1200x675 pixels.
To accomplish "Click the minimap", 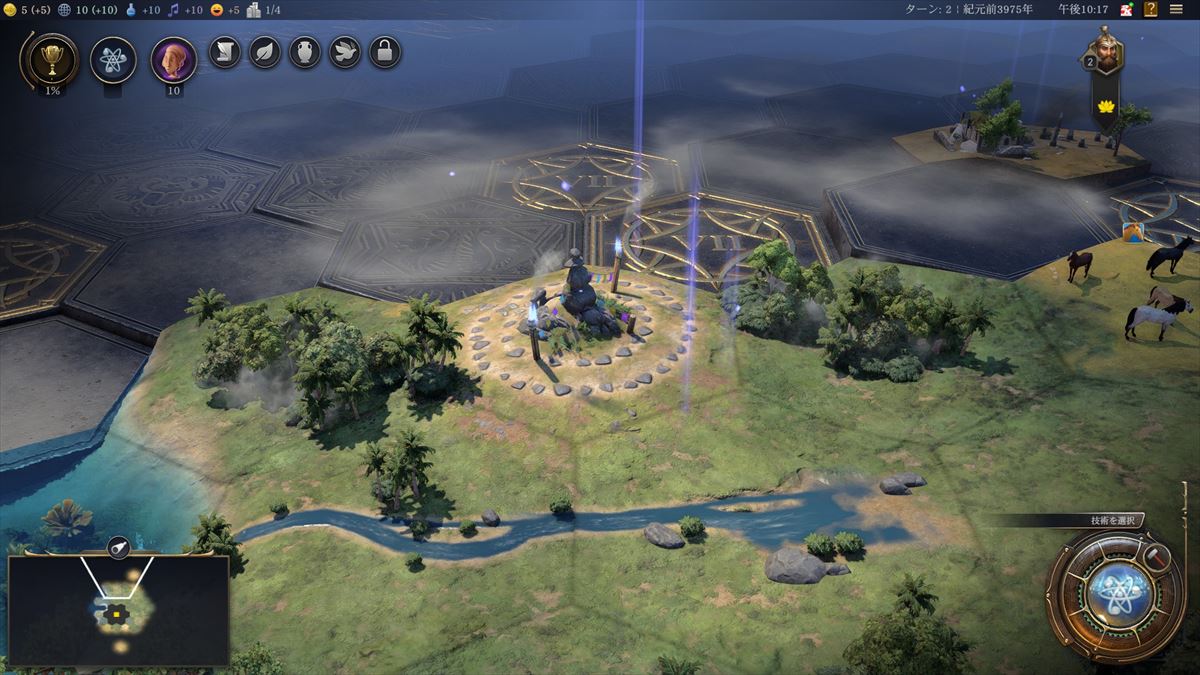I will click(118, 610).
